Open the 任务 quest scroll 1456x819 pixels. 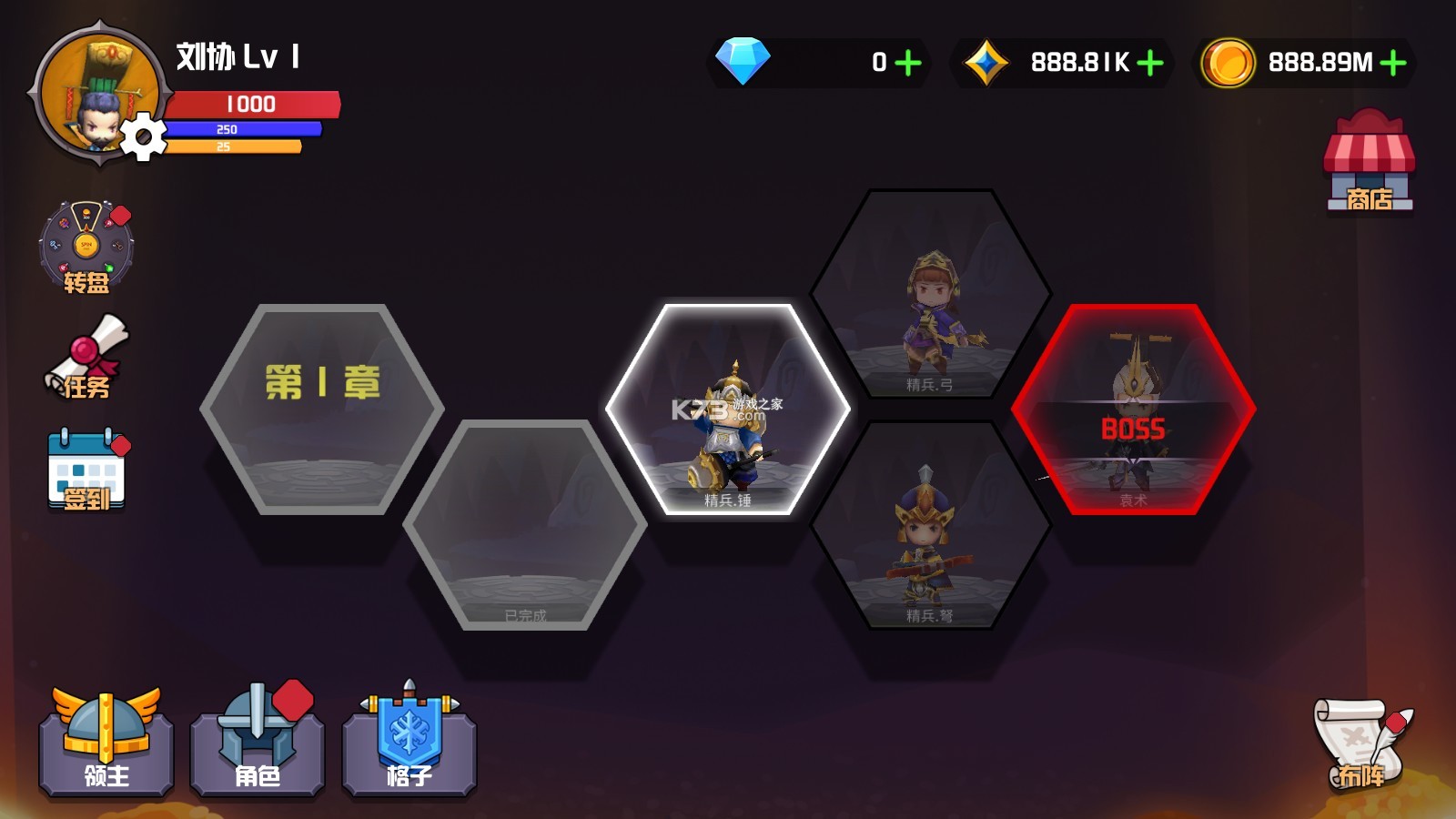(86, 359)
